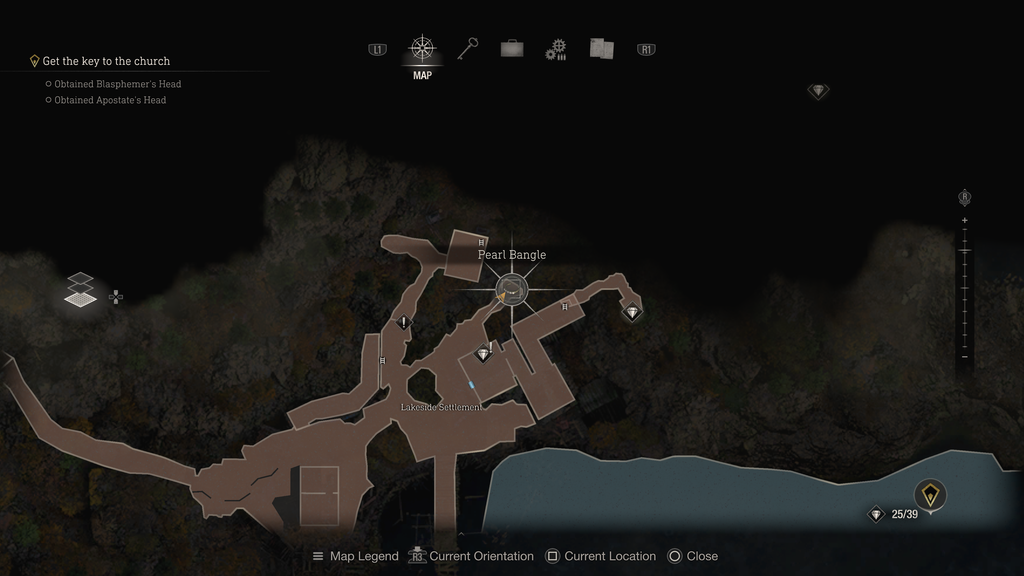Select the compass MAP tab
This screenshot has width=1024, height=576.
422,49
